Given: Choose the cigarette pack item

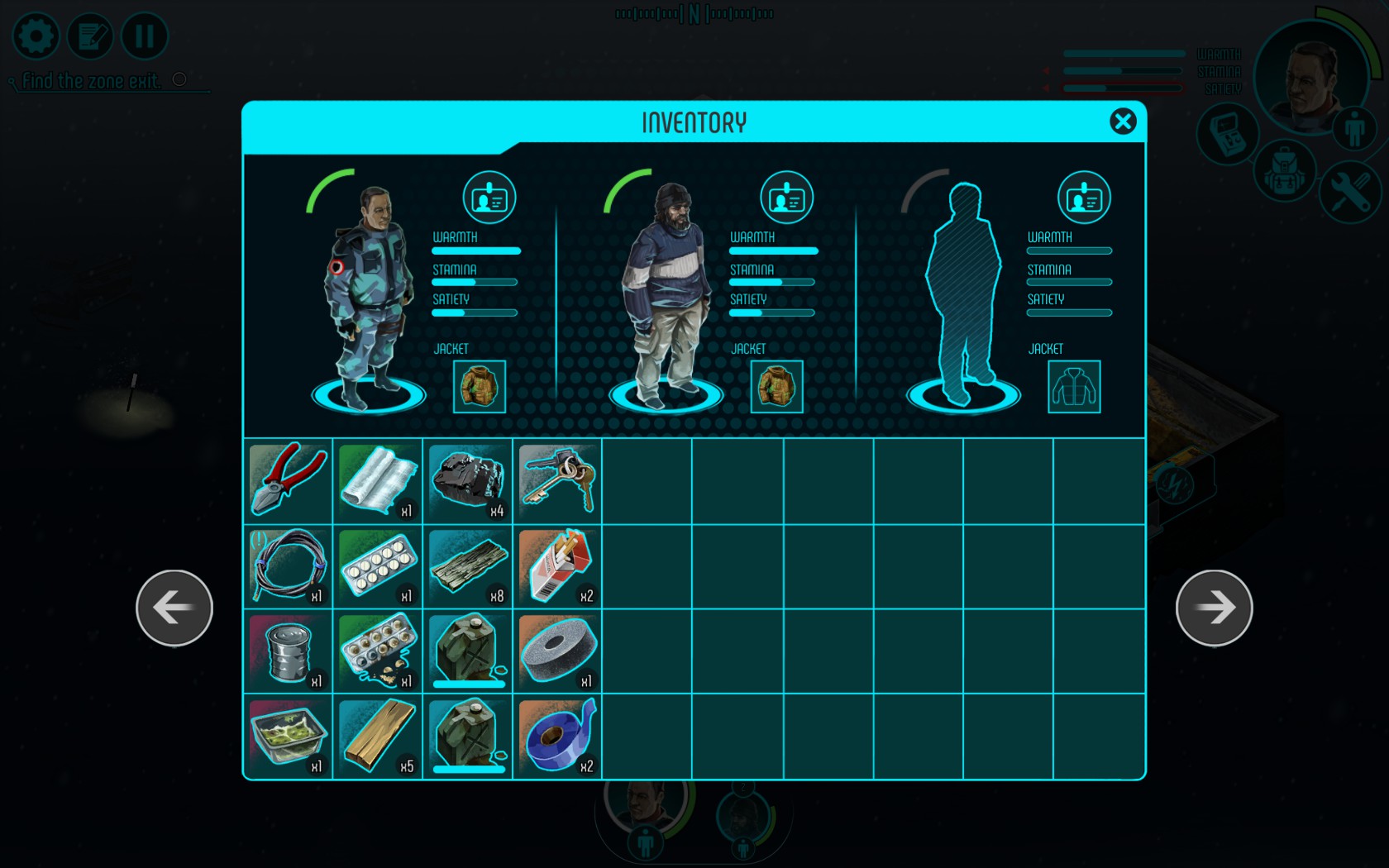Looking at the screenshot, I should [x=557, y=566].
